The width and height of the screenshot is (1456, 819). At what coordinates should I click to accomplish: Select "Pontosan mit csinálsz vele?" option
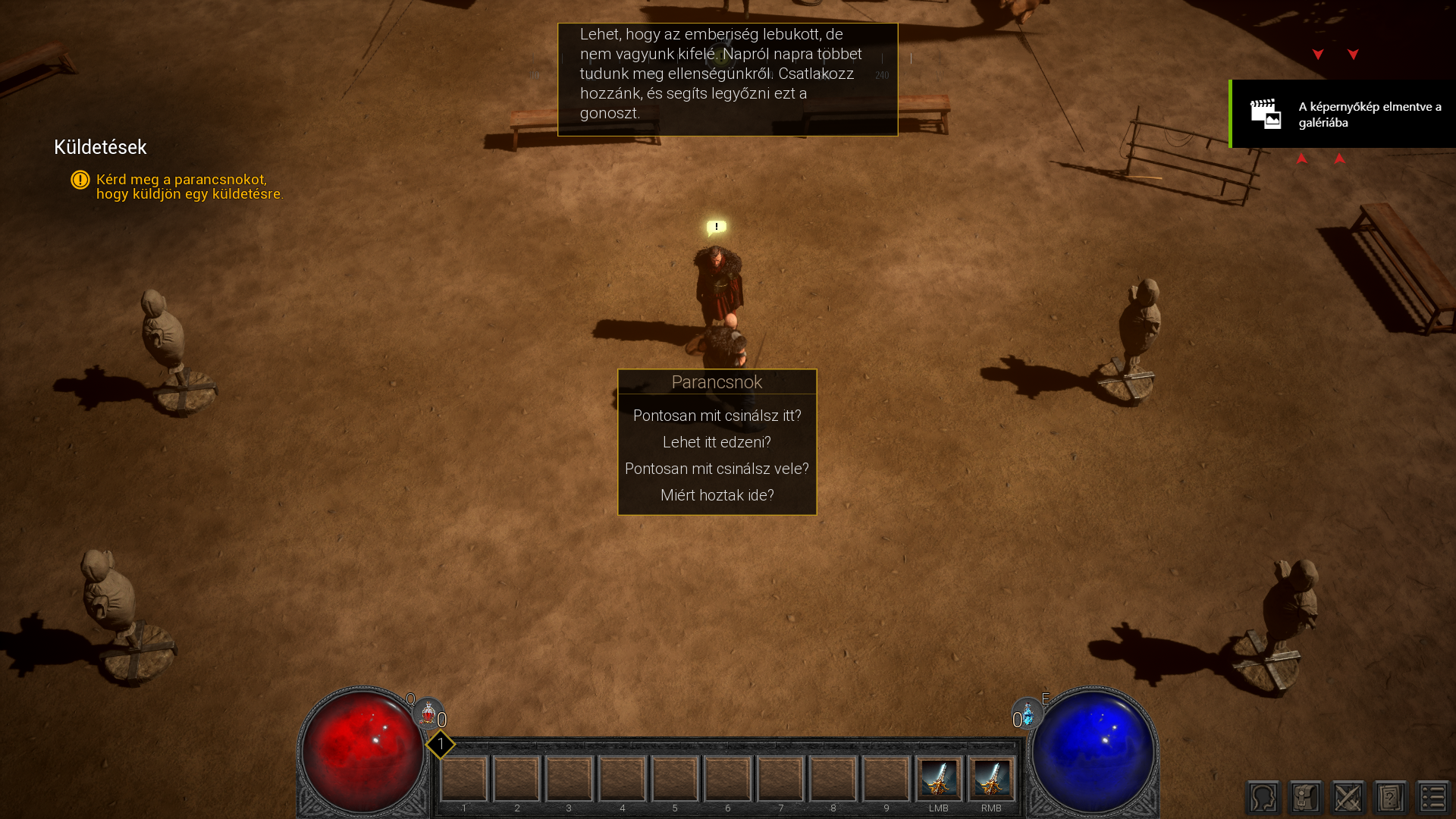point(717,469)
